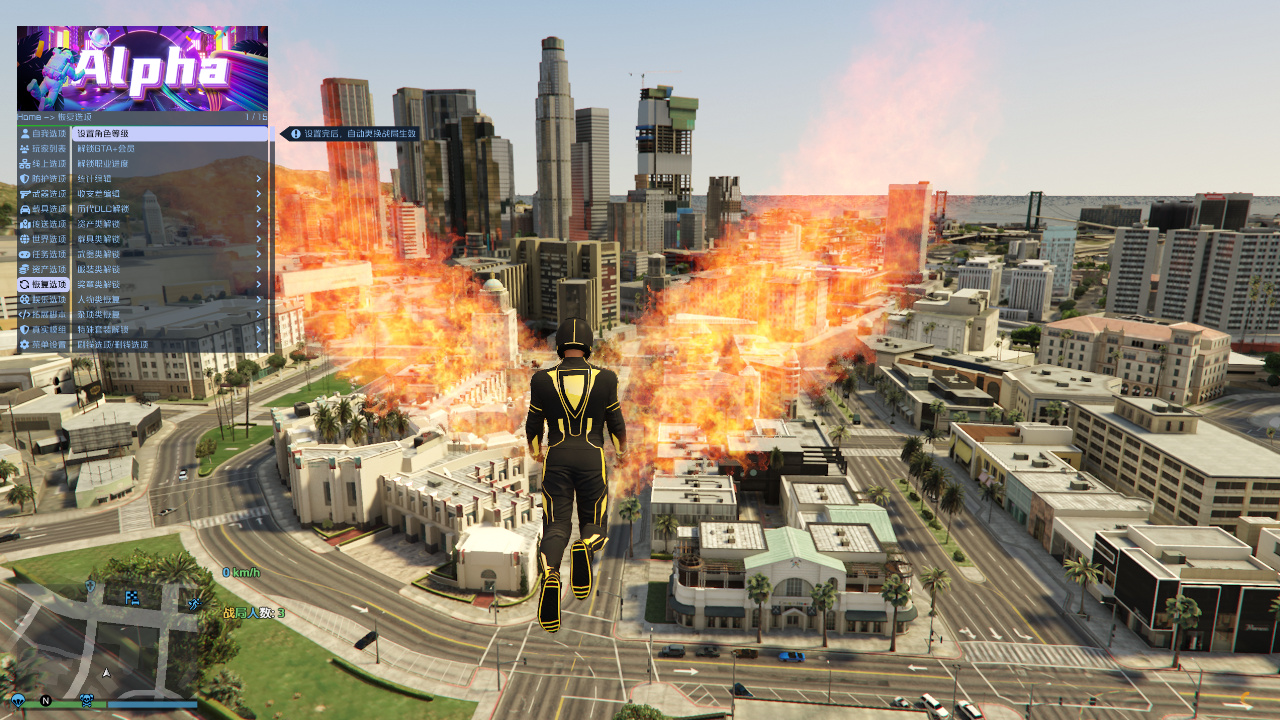Switch to 载具选项 vehicle category
Image resolution: width=1280 pixels, height=720 pixels.
tap(43, 208)
